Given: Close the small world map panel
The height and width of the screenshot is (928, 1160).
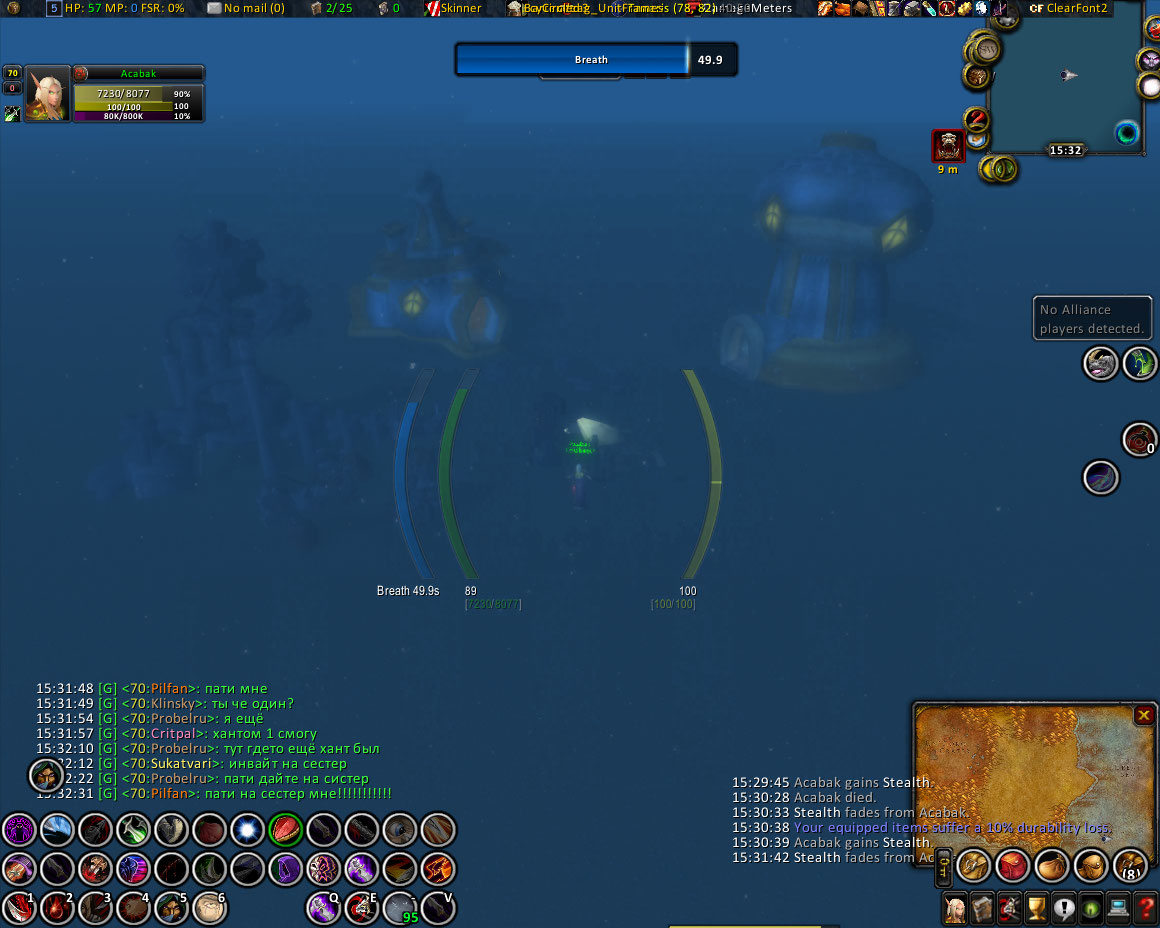Looking at the screenshot, I should click(1144, 715).
